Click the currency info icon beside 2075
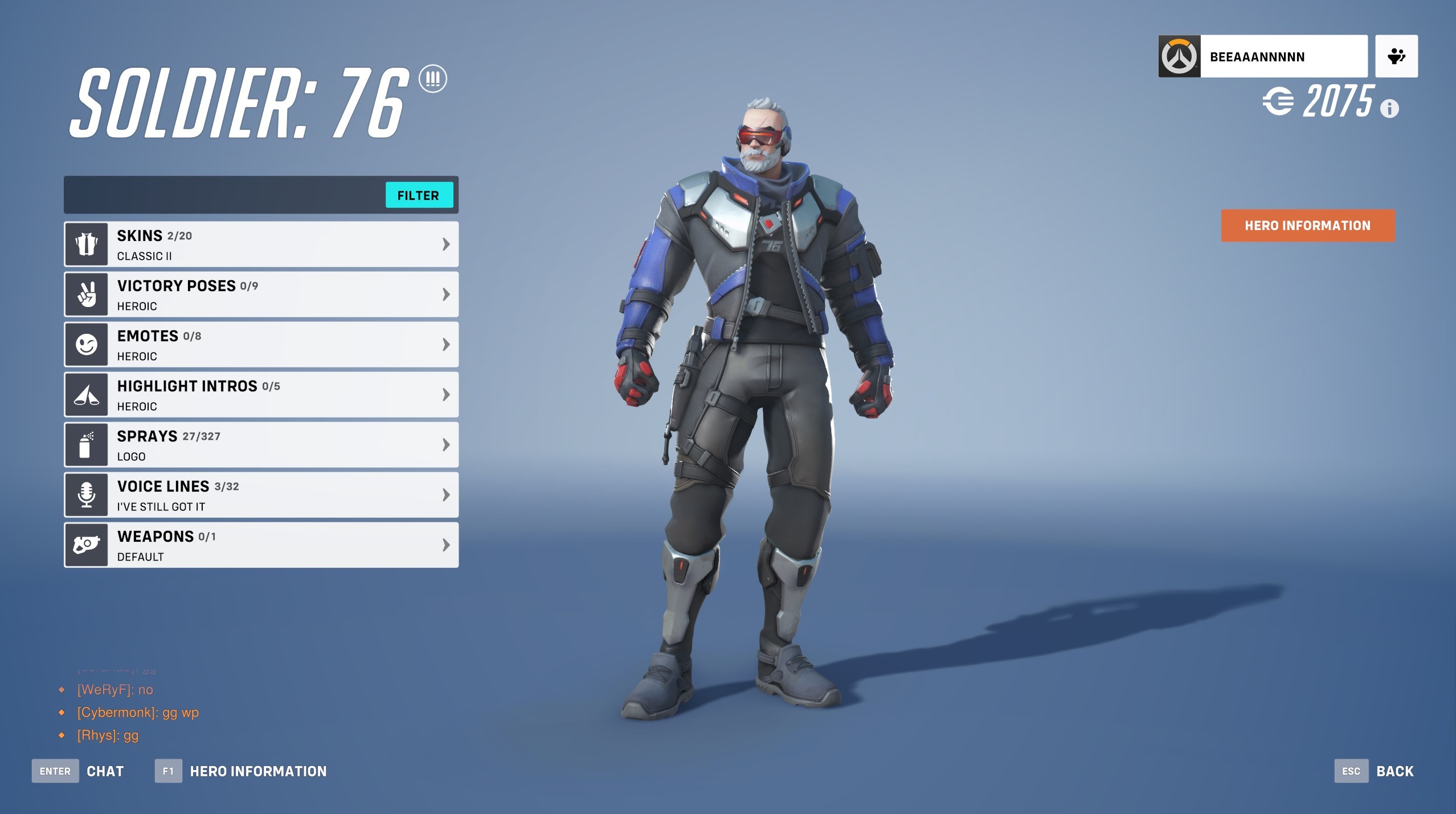Image resolution: width=1456 pixels, height=814 pixels. [x=1390, y=107]
